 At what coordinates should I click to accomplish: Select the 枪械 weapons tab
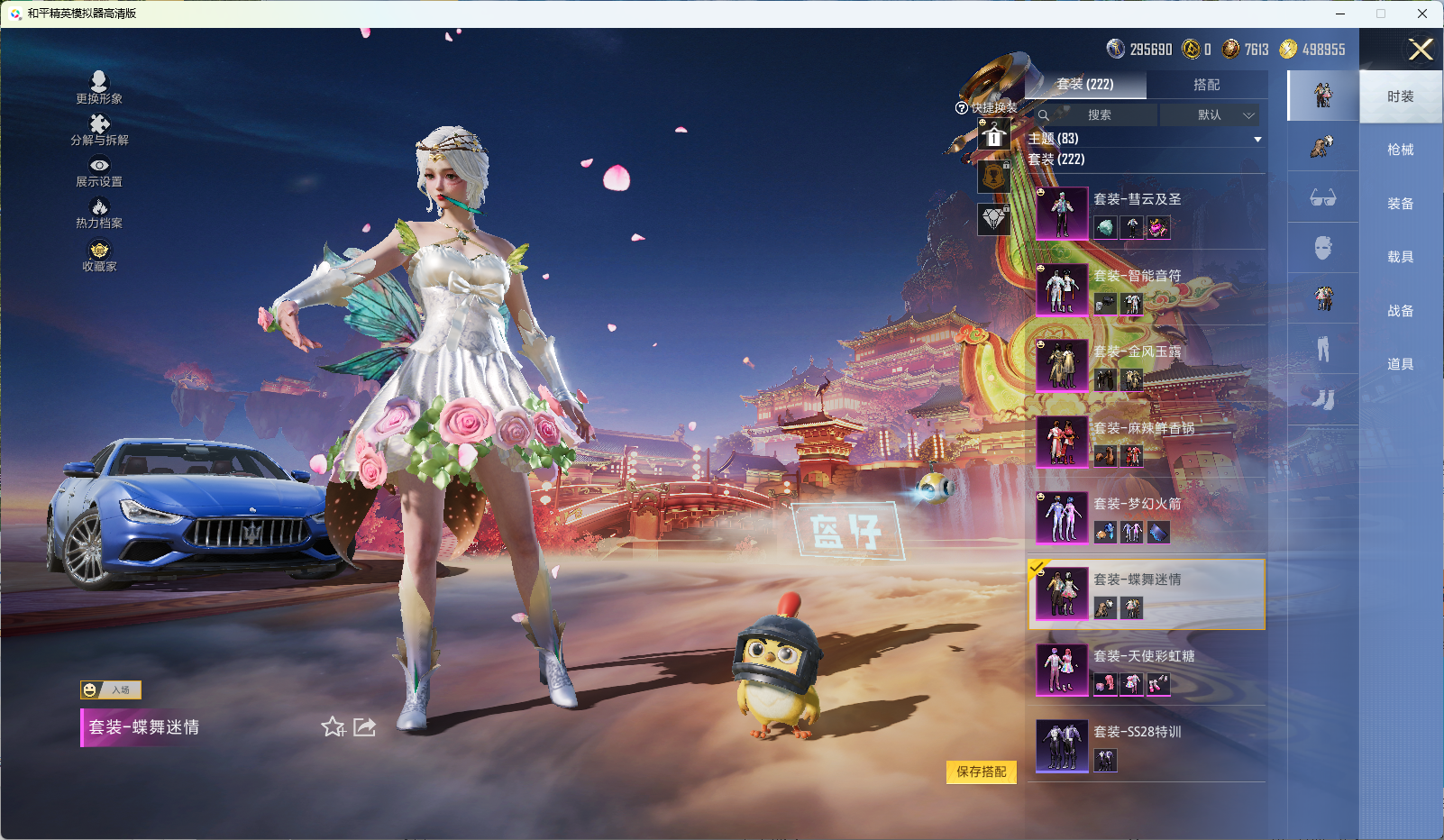pos(1400,150)
